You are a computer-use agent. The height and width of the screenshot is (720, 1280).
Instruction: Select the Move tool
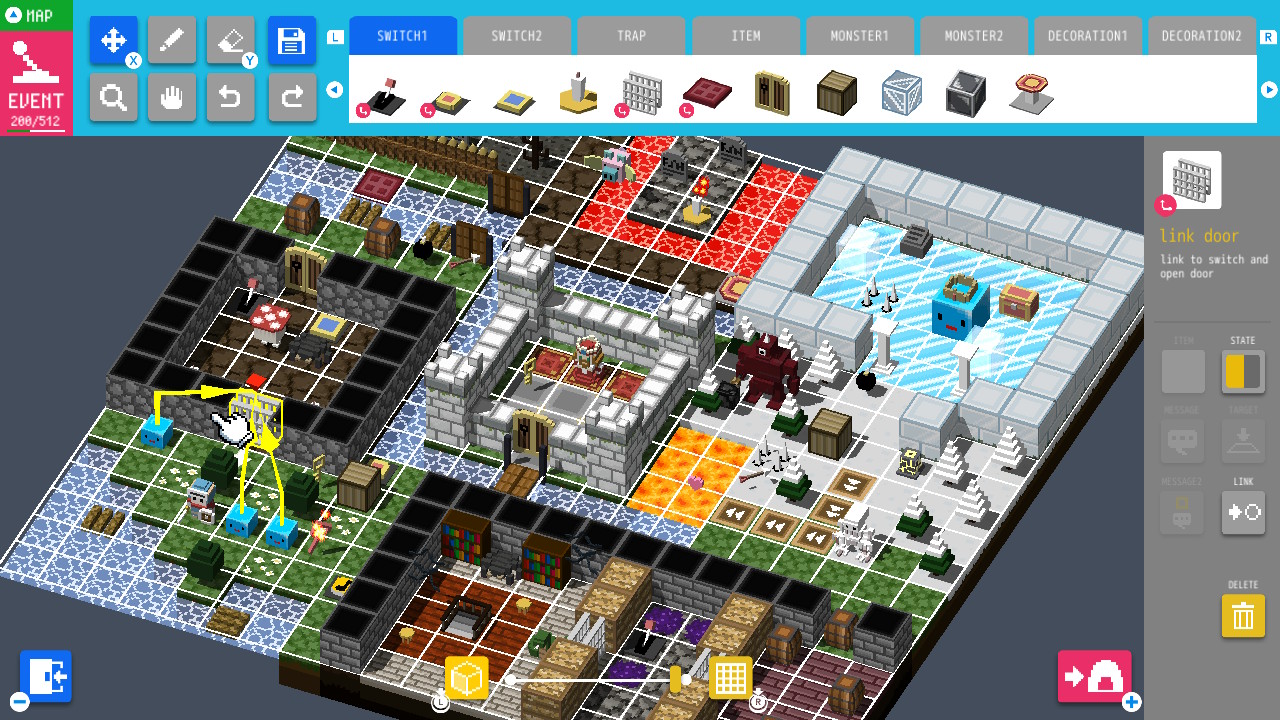pos(113,39)
